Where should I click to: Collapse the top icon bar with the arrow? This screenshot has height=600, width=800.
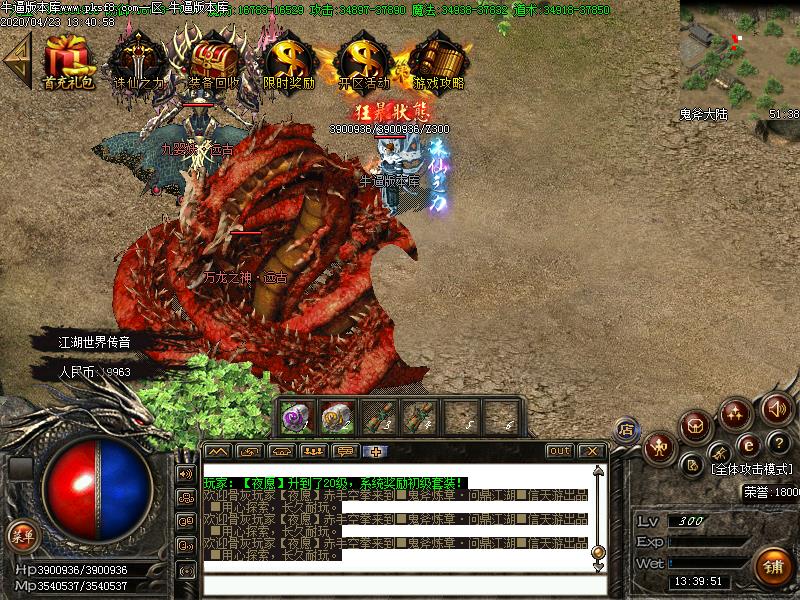pyautogui.click(x=16, y=60)
